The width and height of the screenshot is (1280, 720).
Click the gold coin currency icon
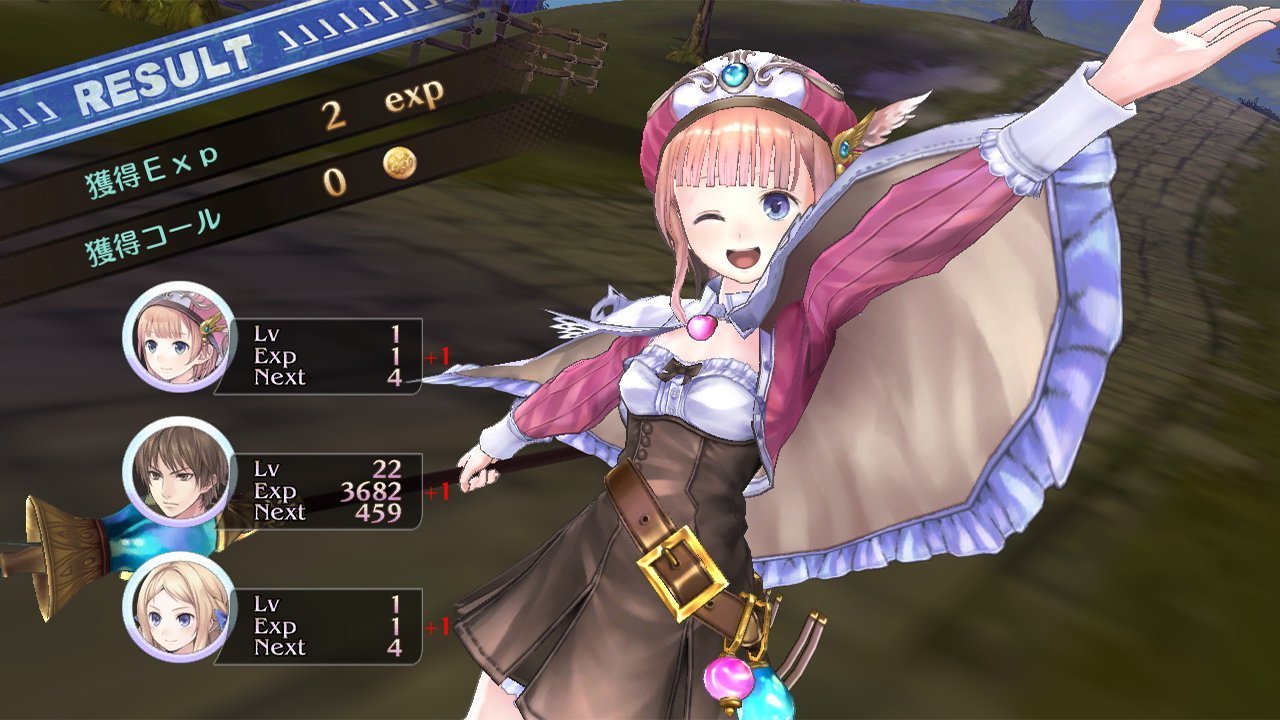click(399, 163)
